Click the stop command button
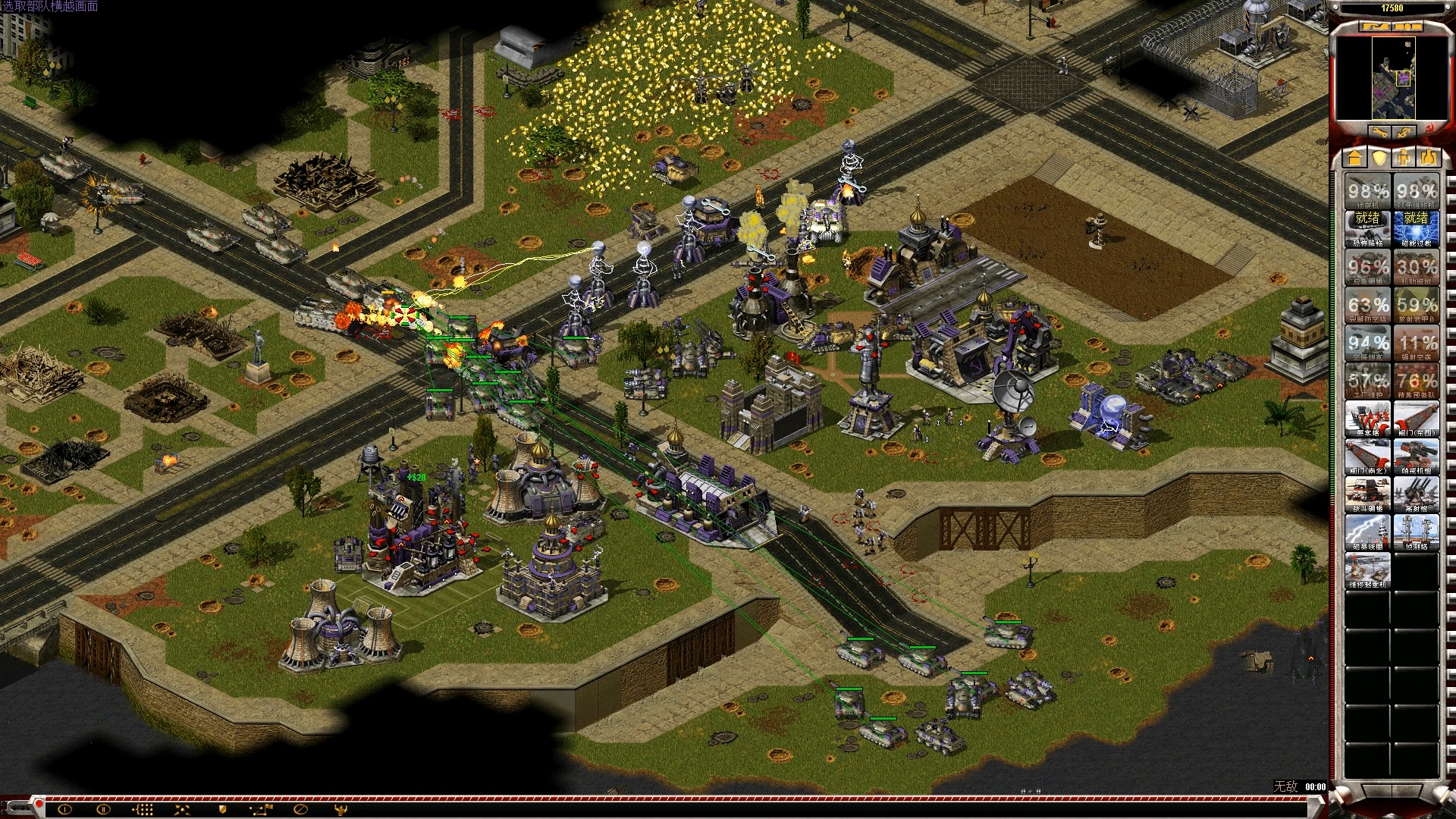1456x819 pixels. point(300,810)
